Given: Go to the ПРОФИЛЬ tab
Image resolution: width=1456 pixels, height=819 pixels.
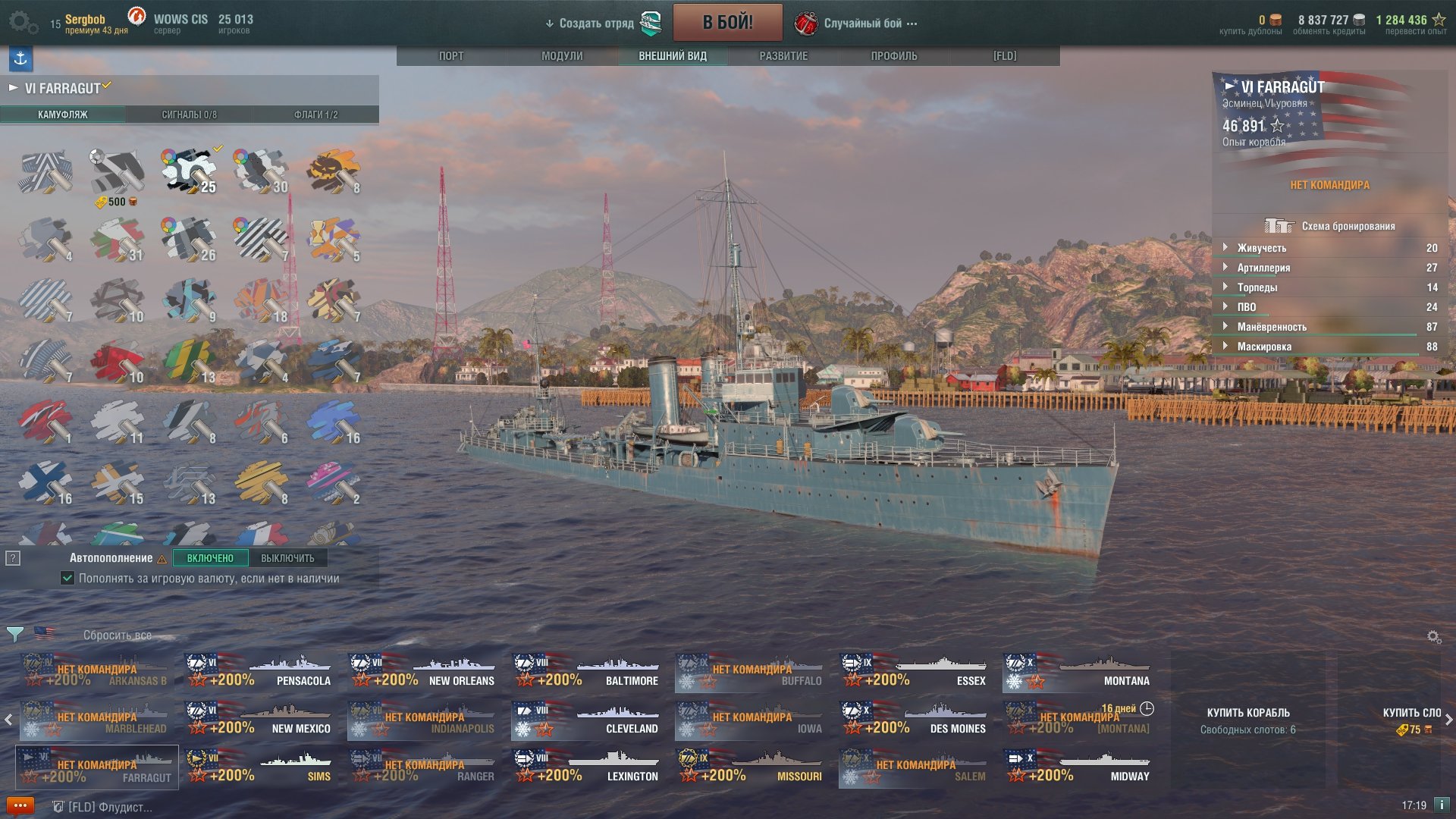Looking at the screenshot, I should coord(894,56).
